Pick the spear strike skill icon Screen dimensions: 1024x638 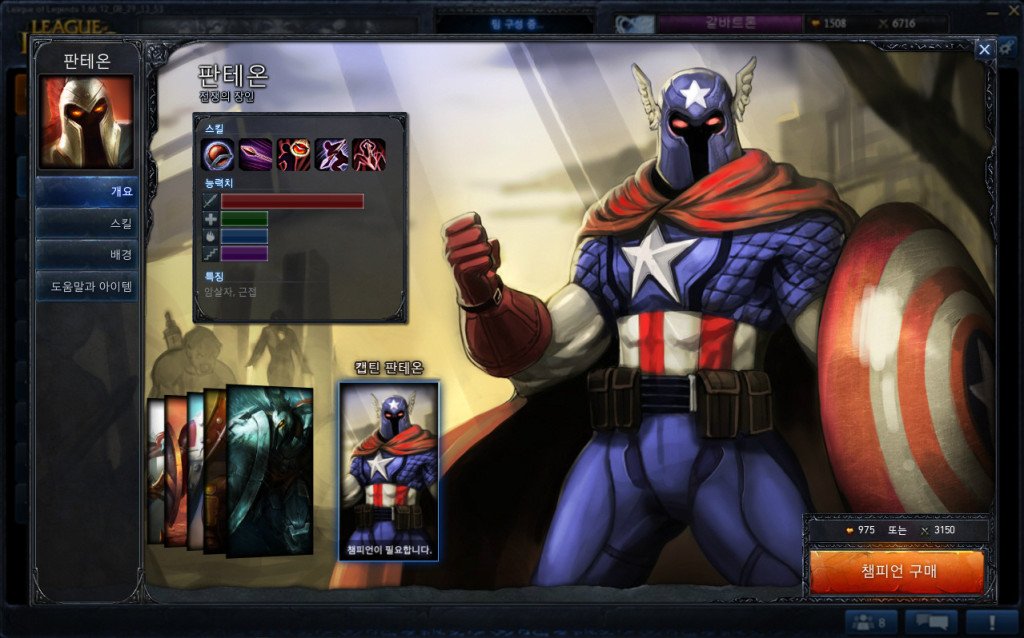point(331,155)
